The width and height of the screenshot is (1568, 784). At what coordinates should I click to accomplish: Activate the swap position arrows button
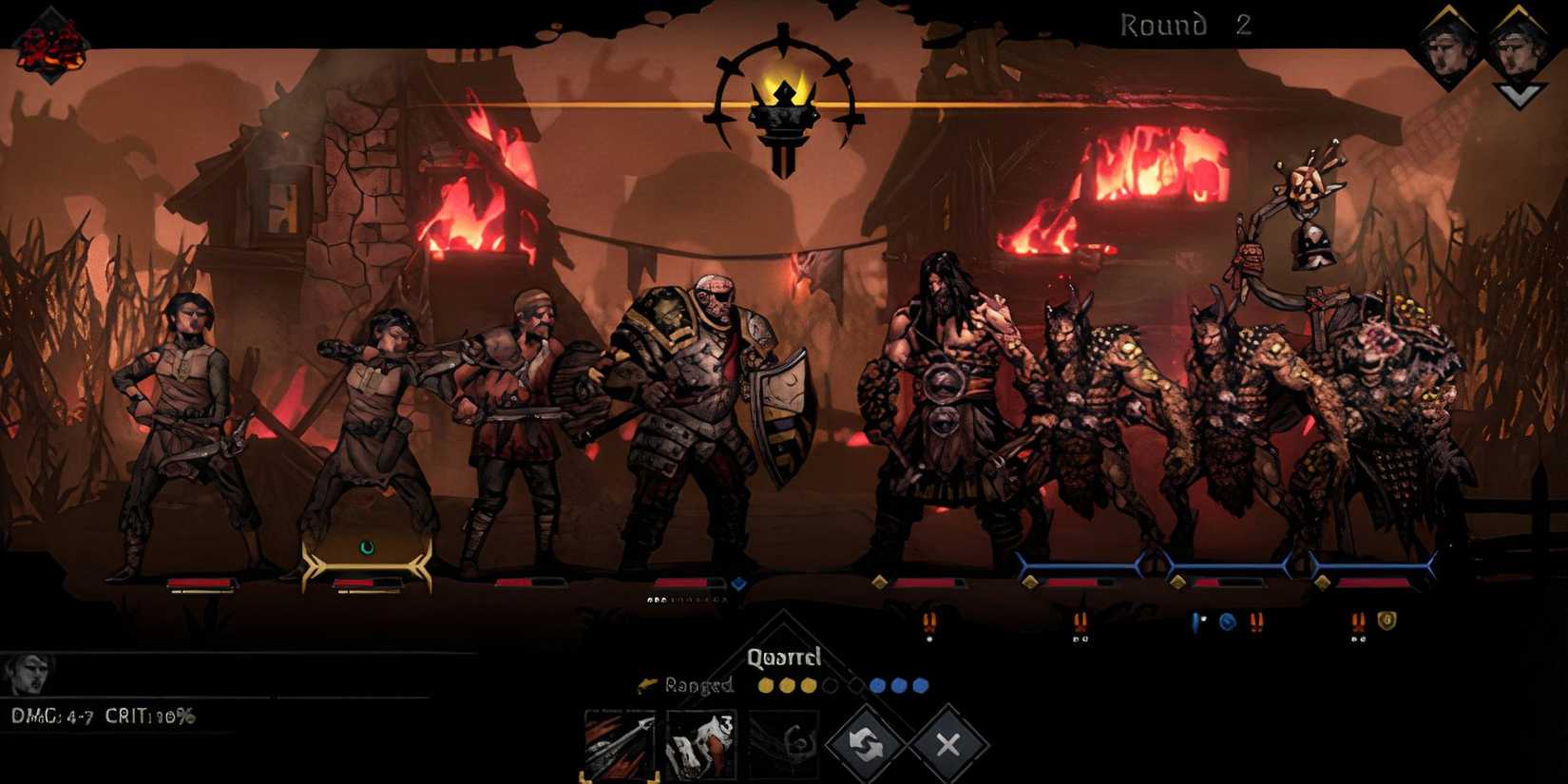click(865, 744)
